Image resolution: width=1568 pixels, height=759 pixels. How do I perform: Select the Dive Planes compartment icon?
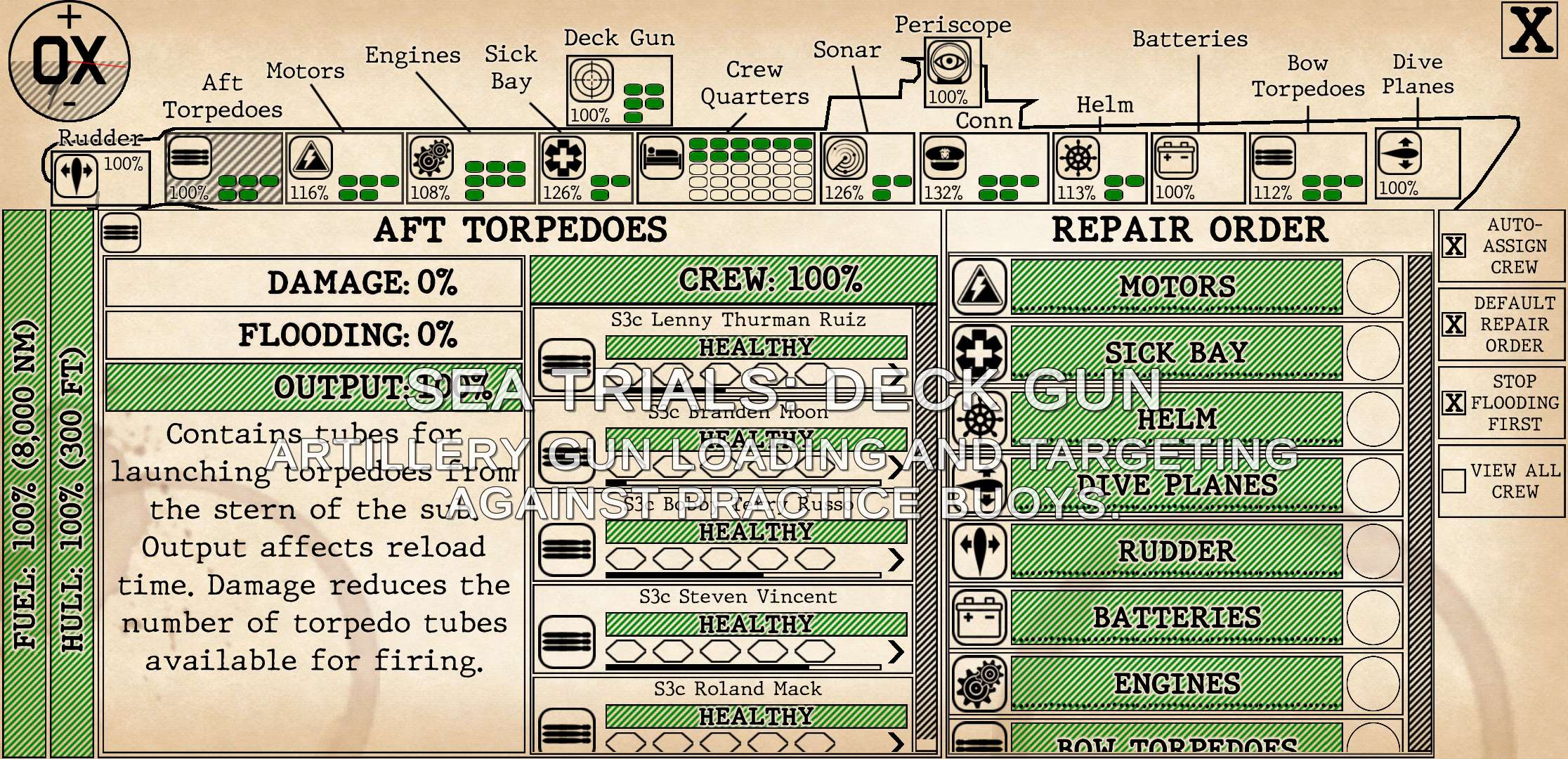click(1399, 154)
